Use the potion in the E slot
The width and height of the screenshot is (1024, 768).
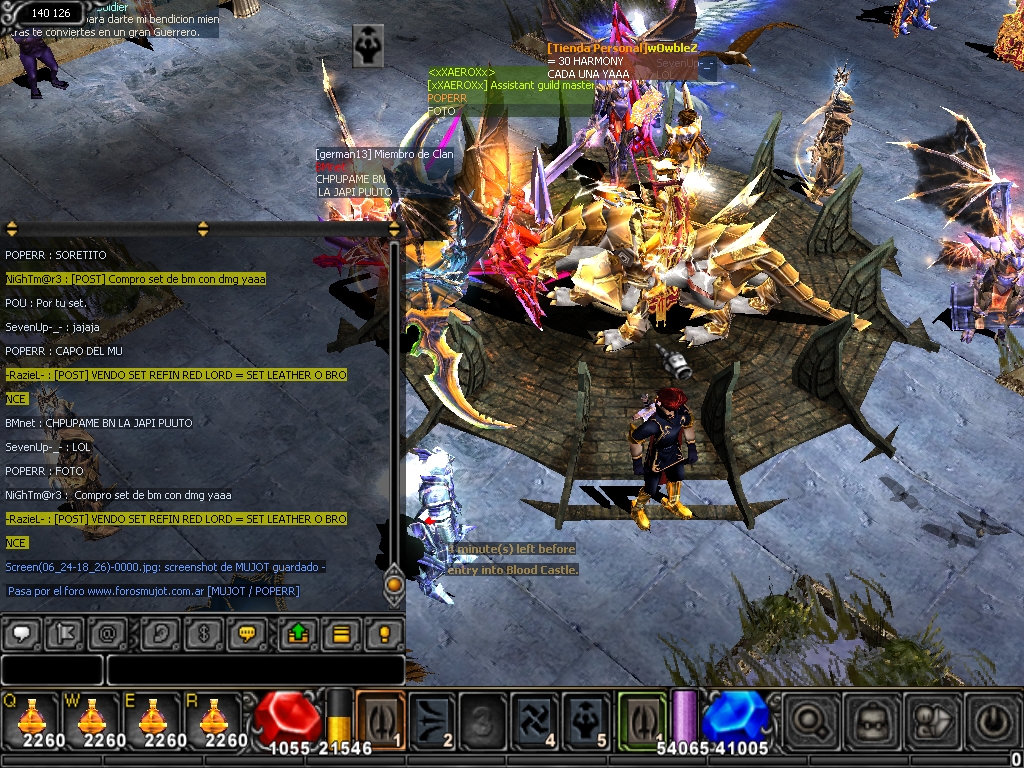(x=153, y=717)
